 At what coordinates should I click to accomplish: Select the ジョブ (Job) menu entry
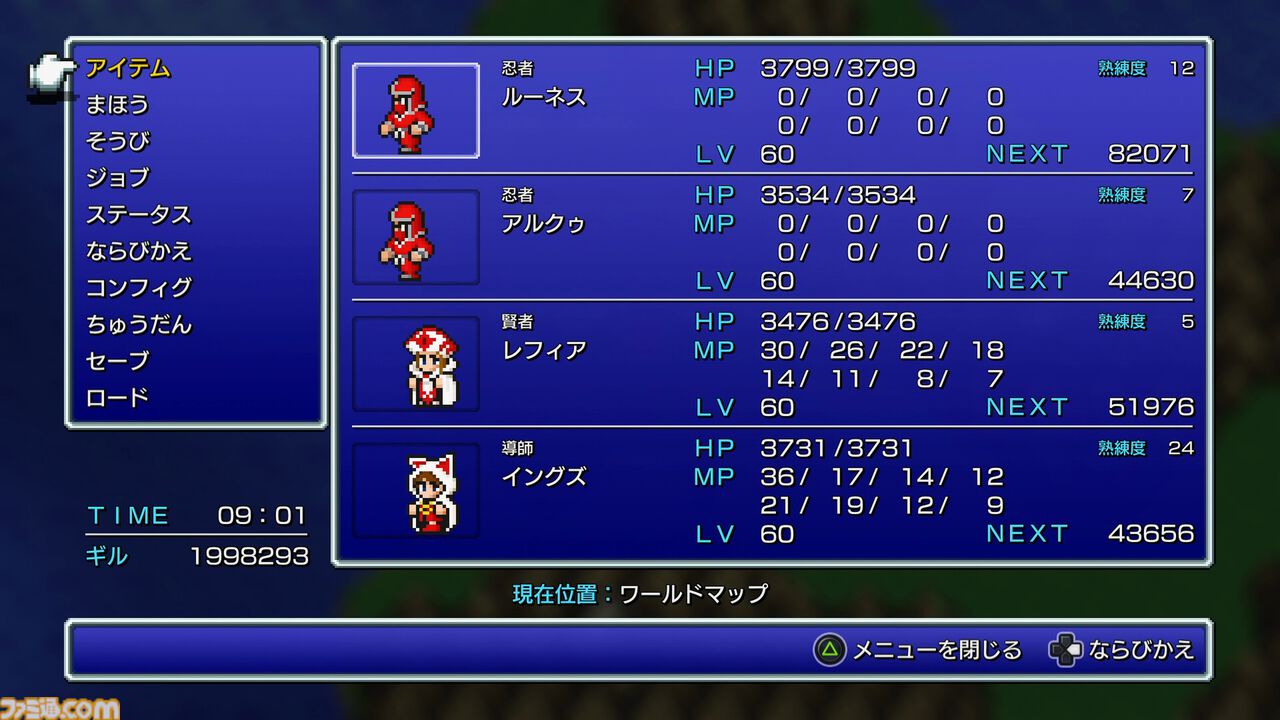tap(120, 178)
